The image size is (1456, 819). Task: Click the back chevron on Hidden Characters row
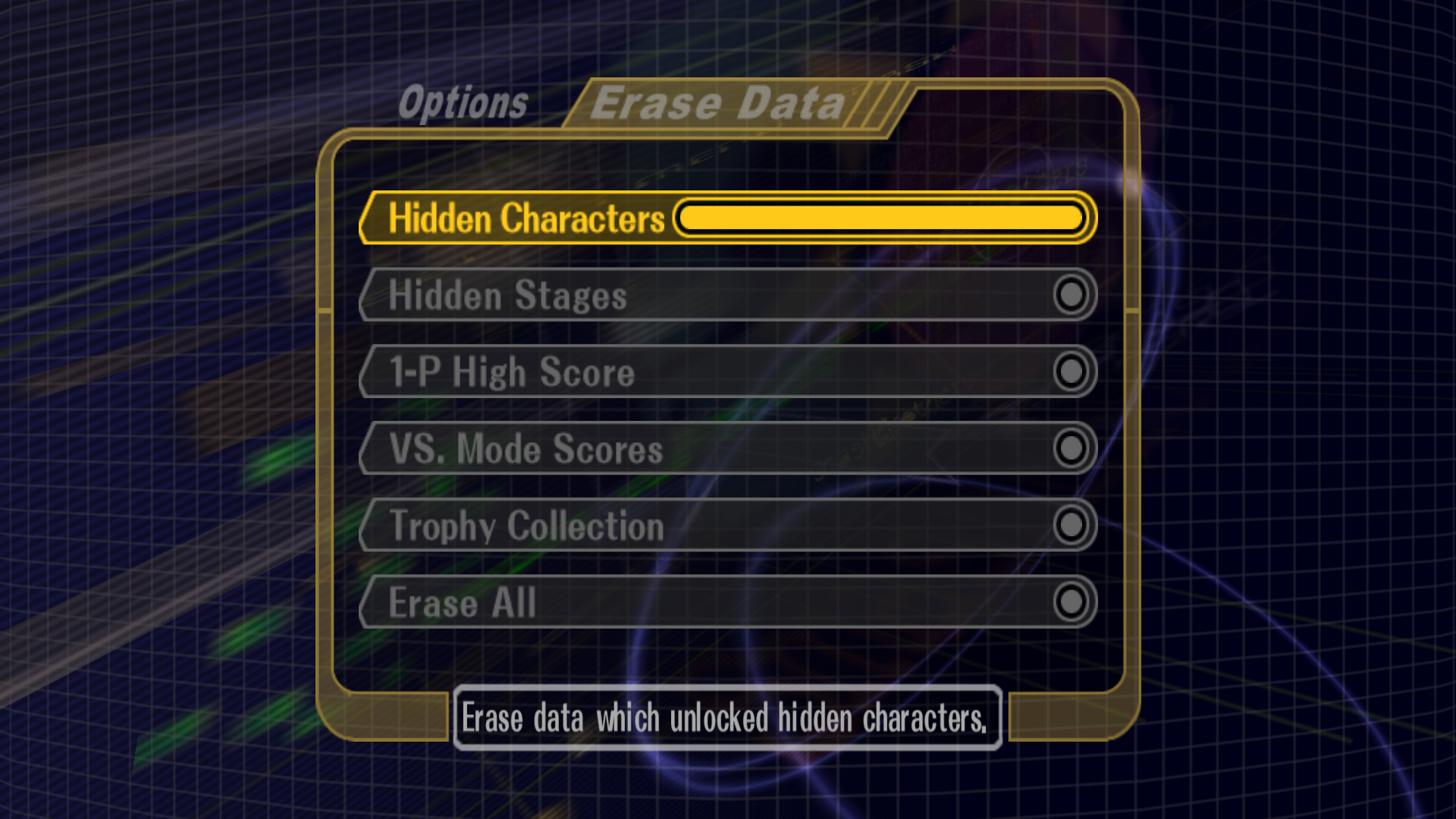(x=369, y=218)
